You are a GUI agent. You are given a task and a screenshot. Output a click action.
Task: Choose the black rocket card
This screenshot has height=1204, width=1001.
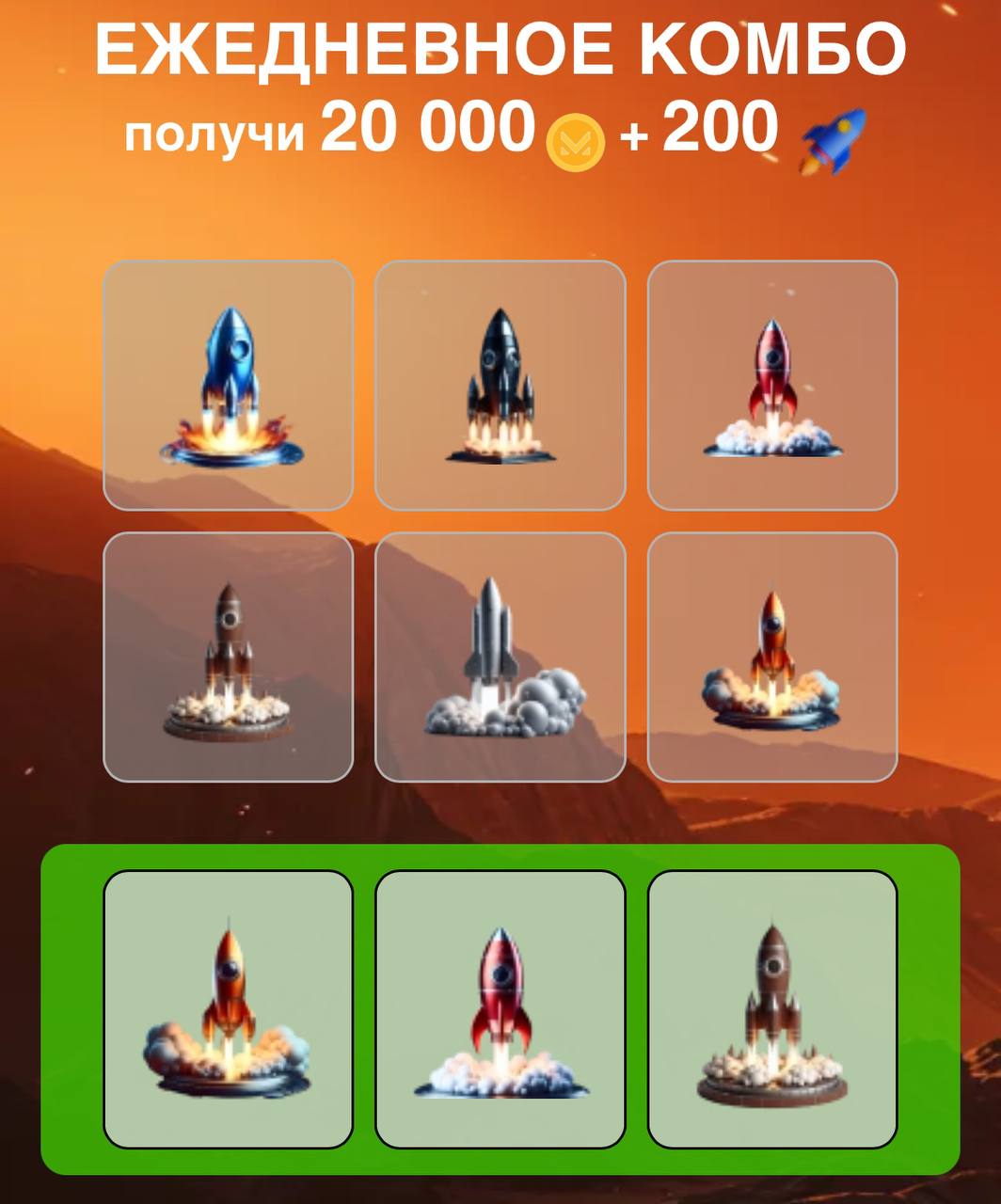coord(500,386)
